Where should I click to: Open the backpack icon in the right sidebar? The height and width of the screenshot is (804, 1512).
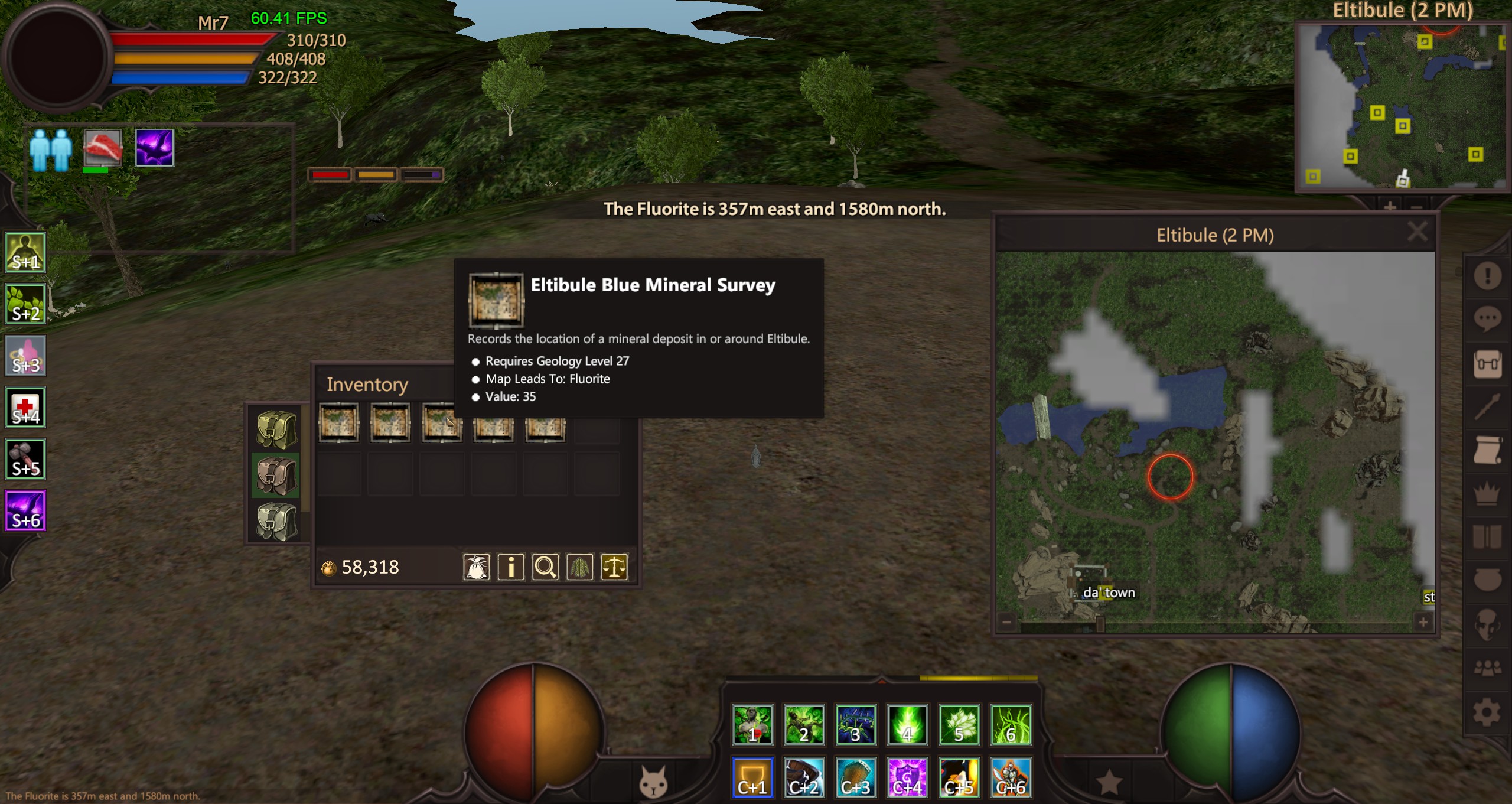[x=1487, y=364]
